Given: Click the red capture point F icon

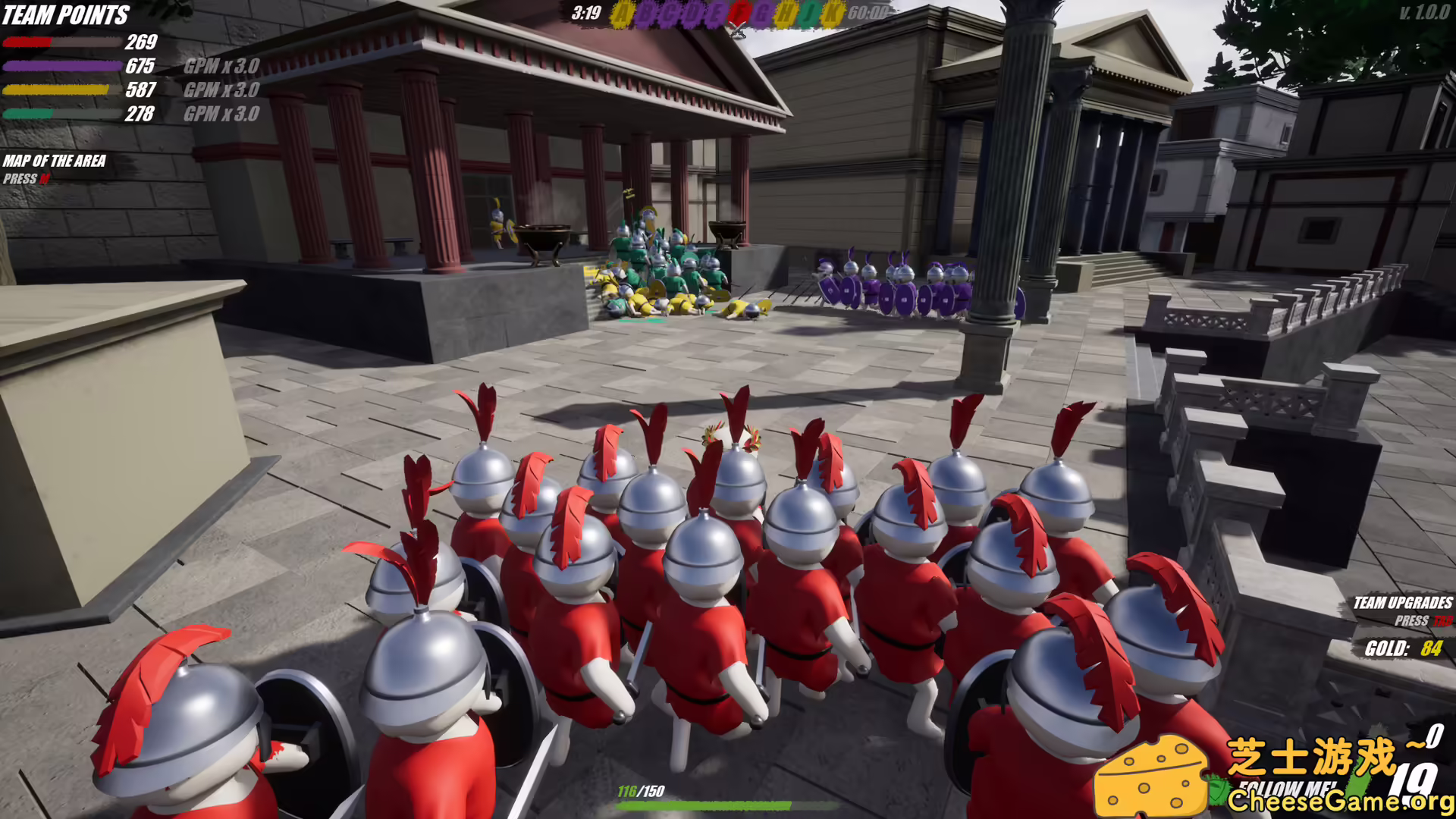Looking at the screenshot, I should tap(739, 12).
